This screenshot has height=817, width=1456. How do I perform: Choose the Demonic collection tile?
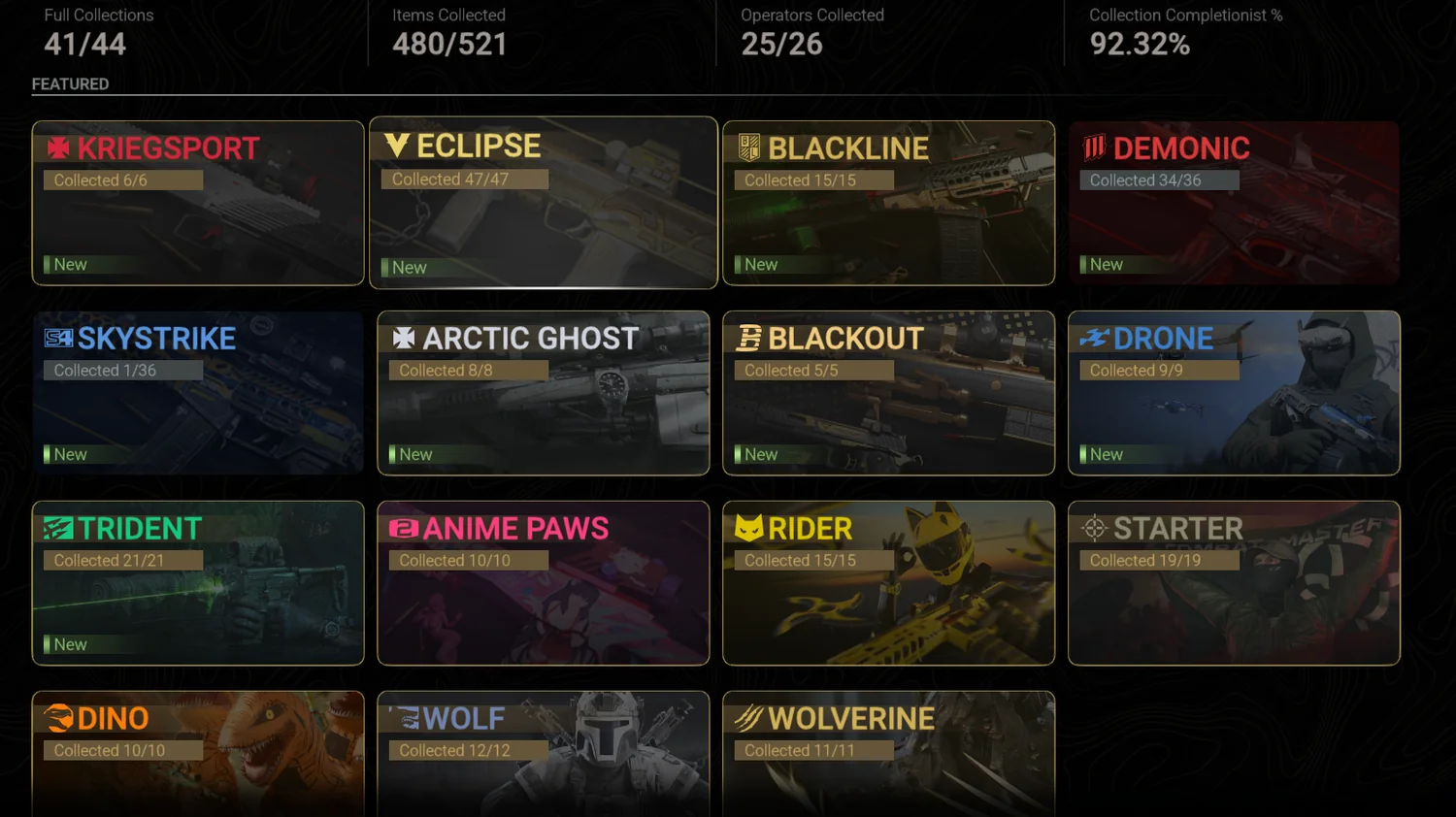pyautogui.click(x=1234, y=203)
